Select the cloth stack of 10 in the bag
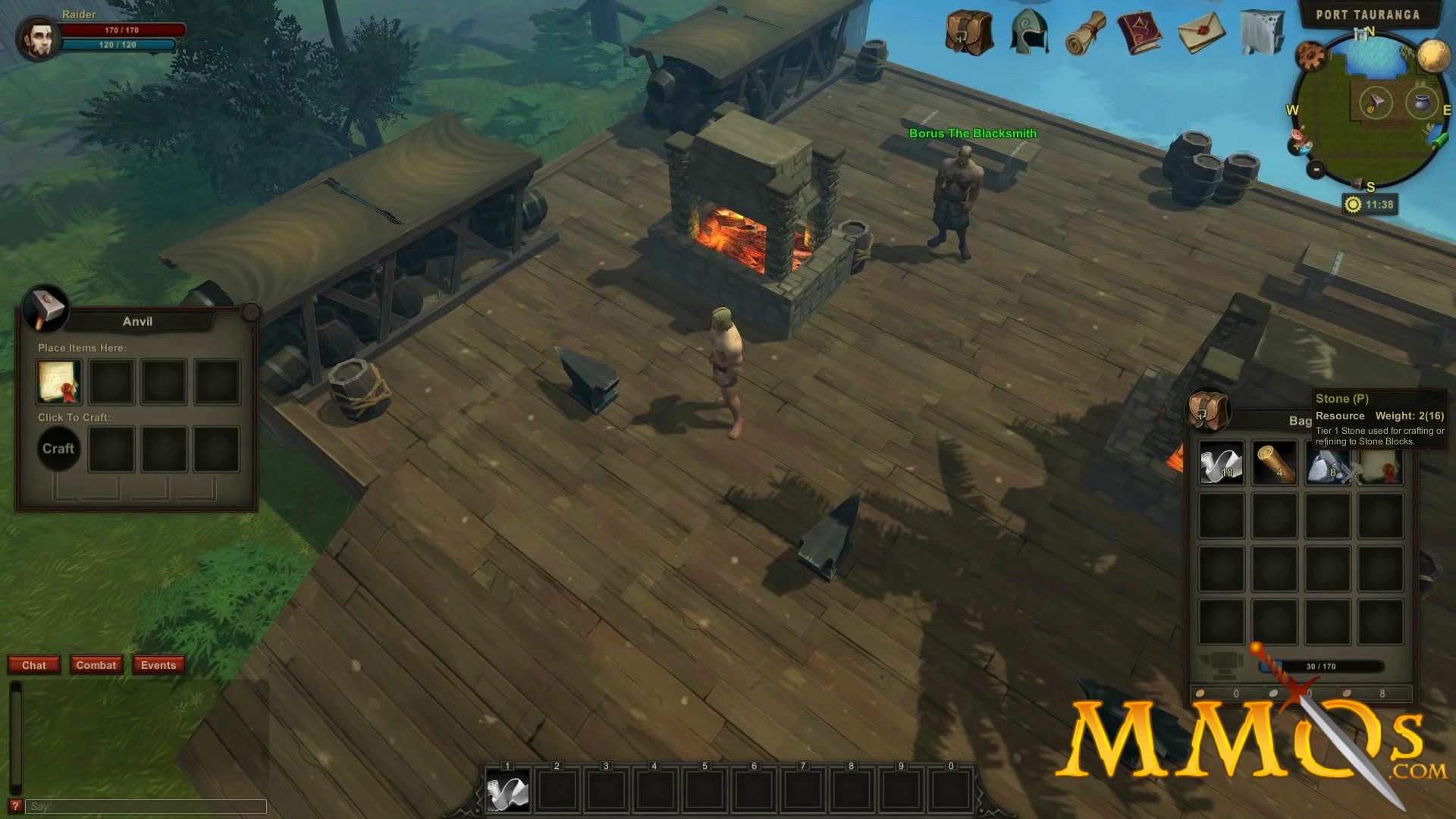Viewport: 1456px width, 819px height. tap(1221, 463)
